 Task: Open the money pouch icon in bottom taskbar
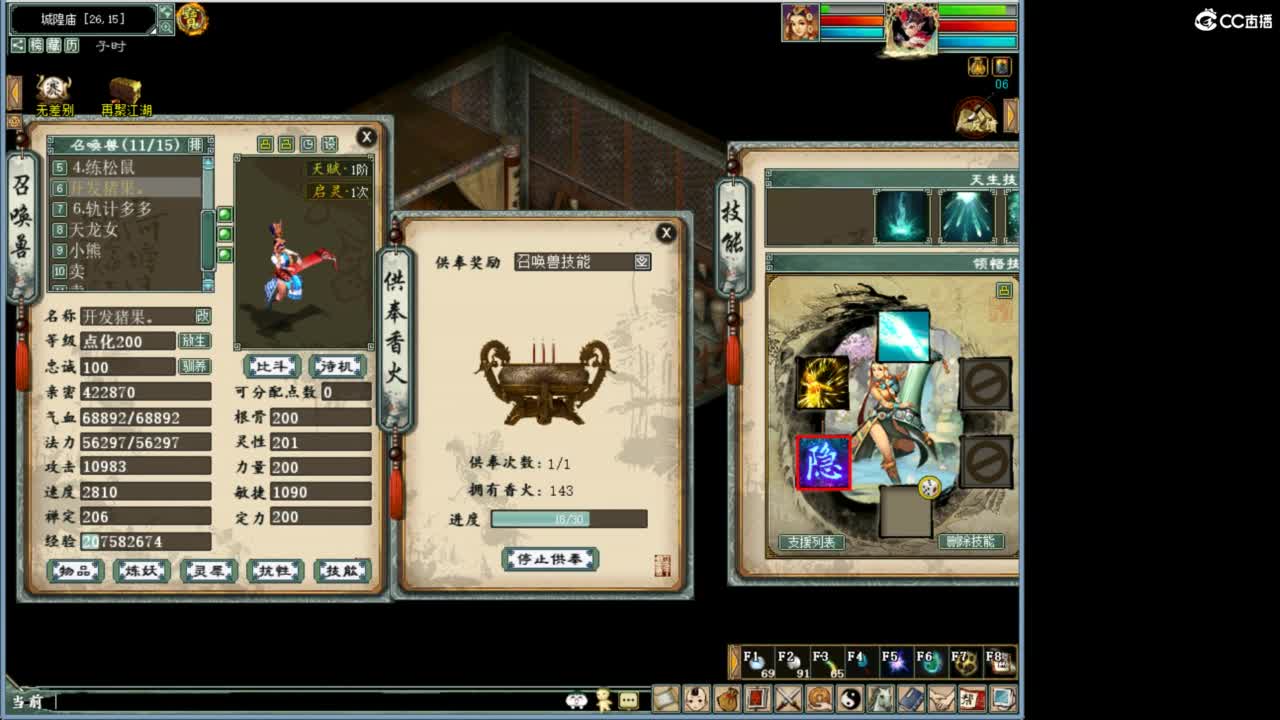726,700
